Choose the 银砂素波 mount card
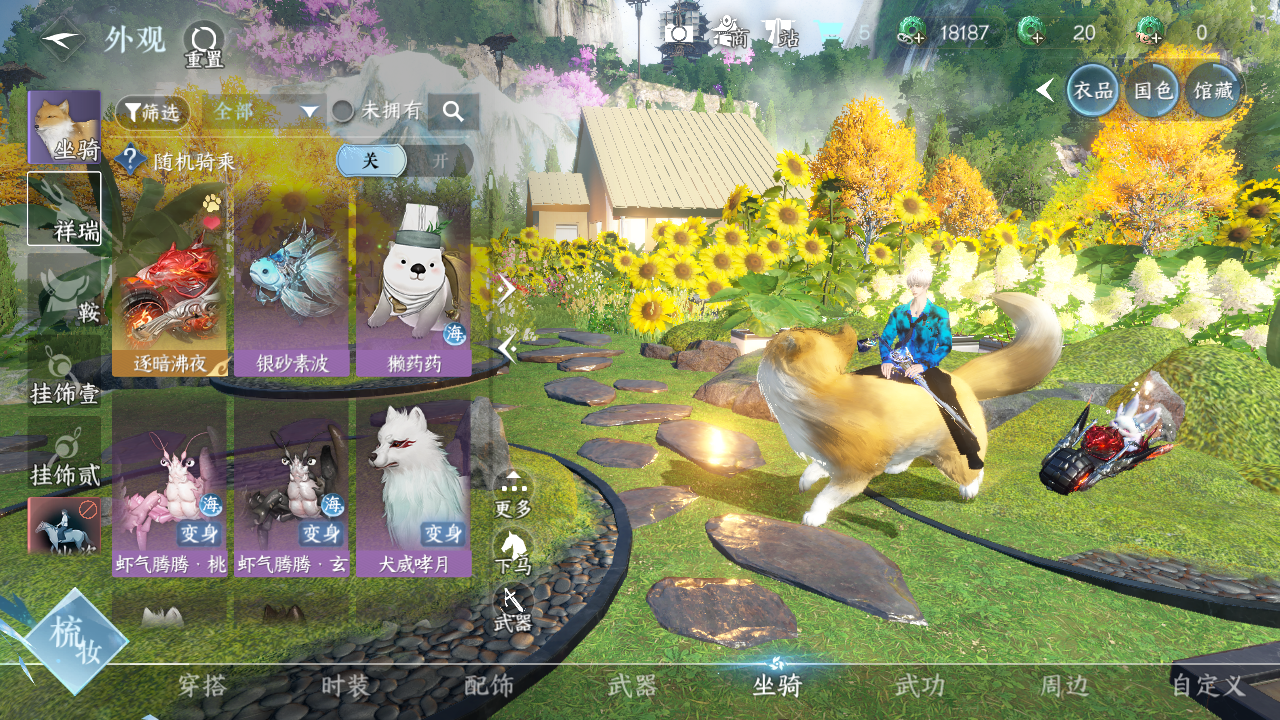The height and width of the screenshot is (720, 1280). [292, 283]
